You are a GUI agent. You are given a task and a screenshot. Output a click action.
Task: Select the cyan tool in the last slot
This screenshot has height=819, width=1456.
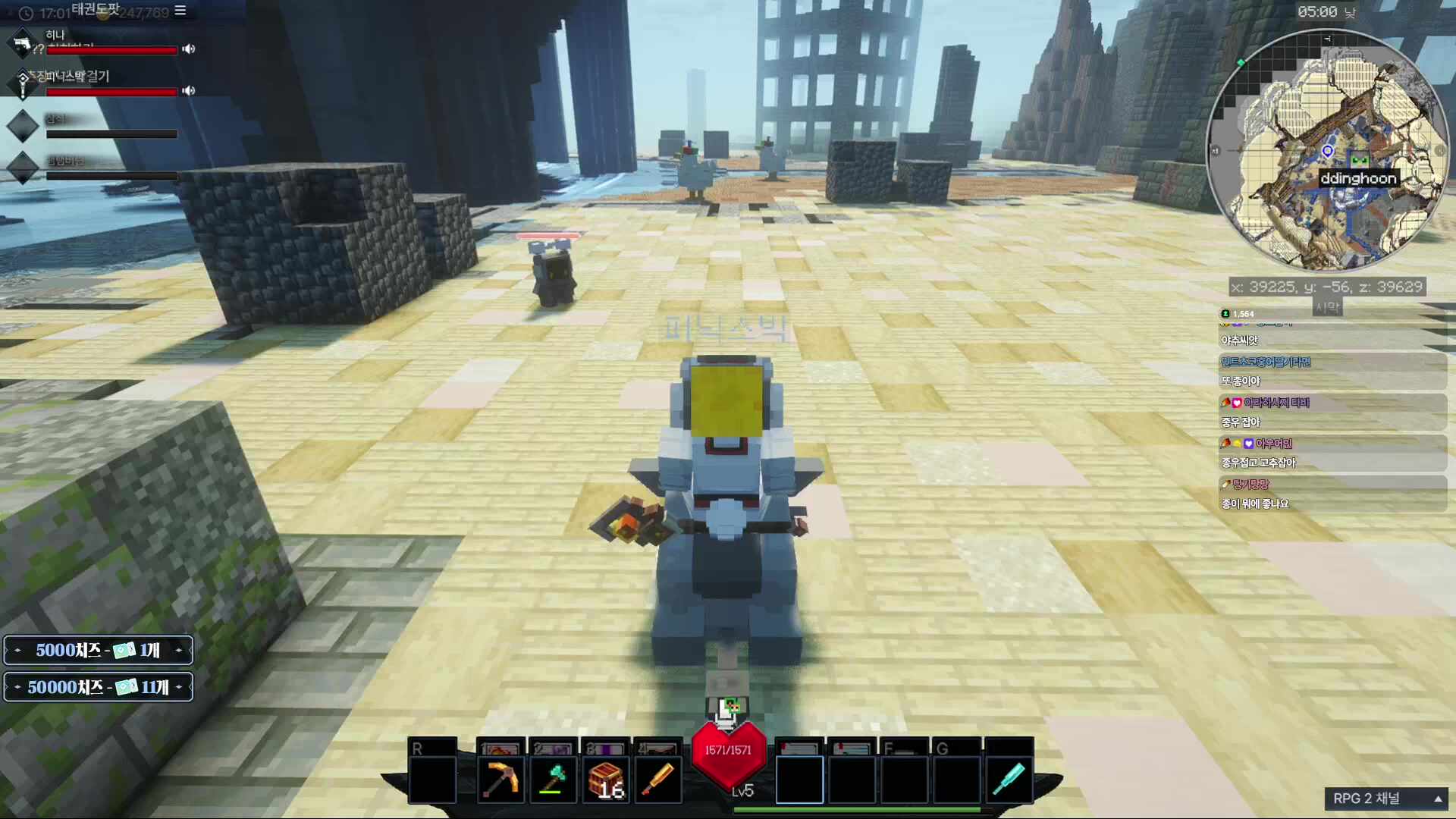(x=1009, y=779)
